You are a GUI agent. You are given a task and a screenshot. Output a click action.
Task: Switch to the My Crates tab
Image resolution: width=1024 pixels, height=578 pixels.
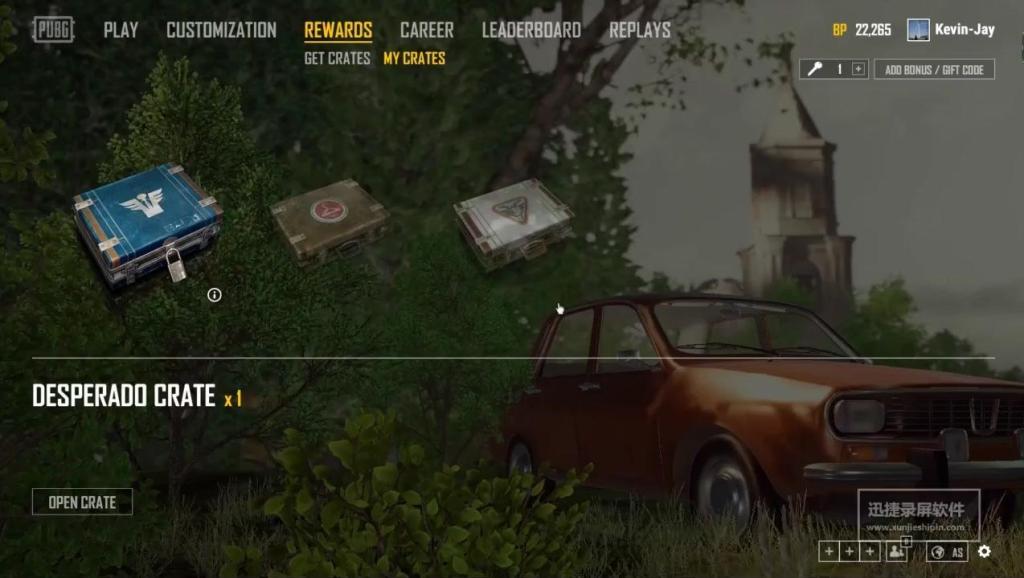414,59
